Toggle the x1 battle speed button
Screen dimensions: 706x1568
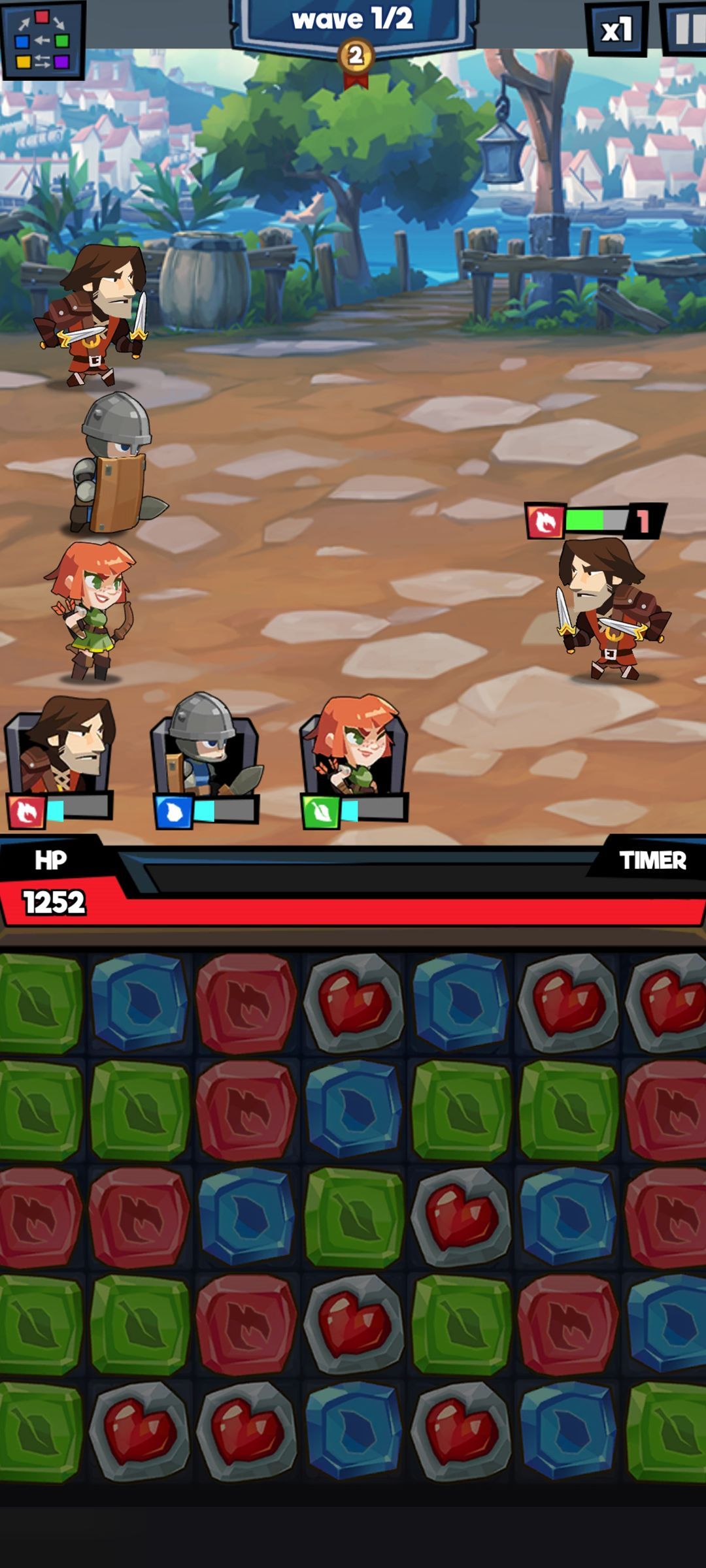[616, 29]
